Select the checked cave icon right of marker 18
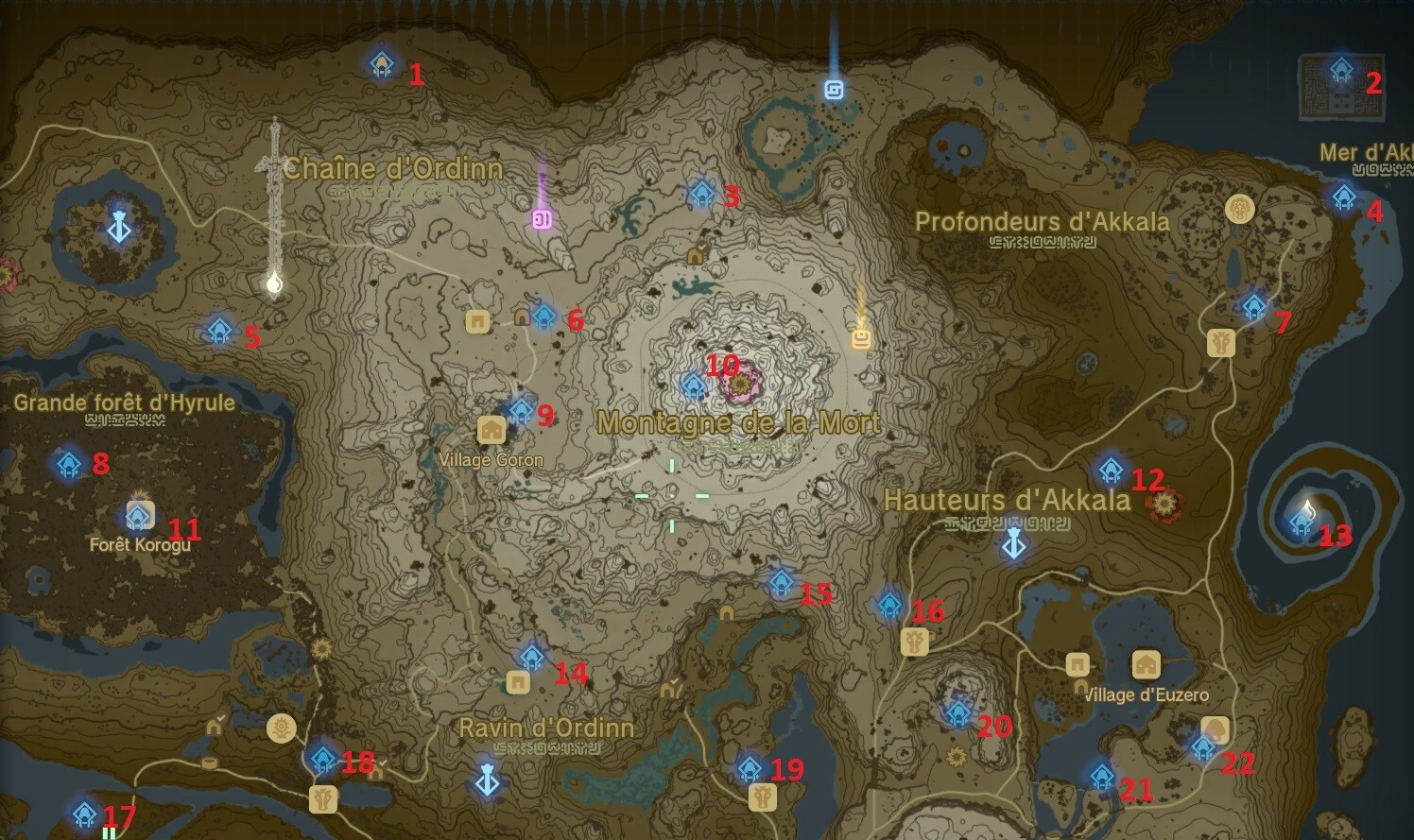The height and width of the screenshot is (840, 1414). click(378, 772)
